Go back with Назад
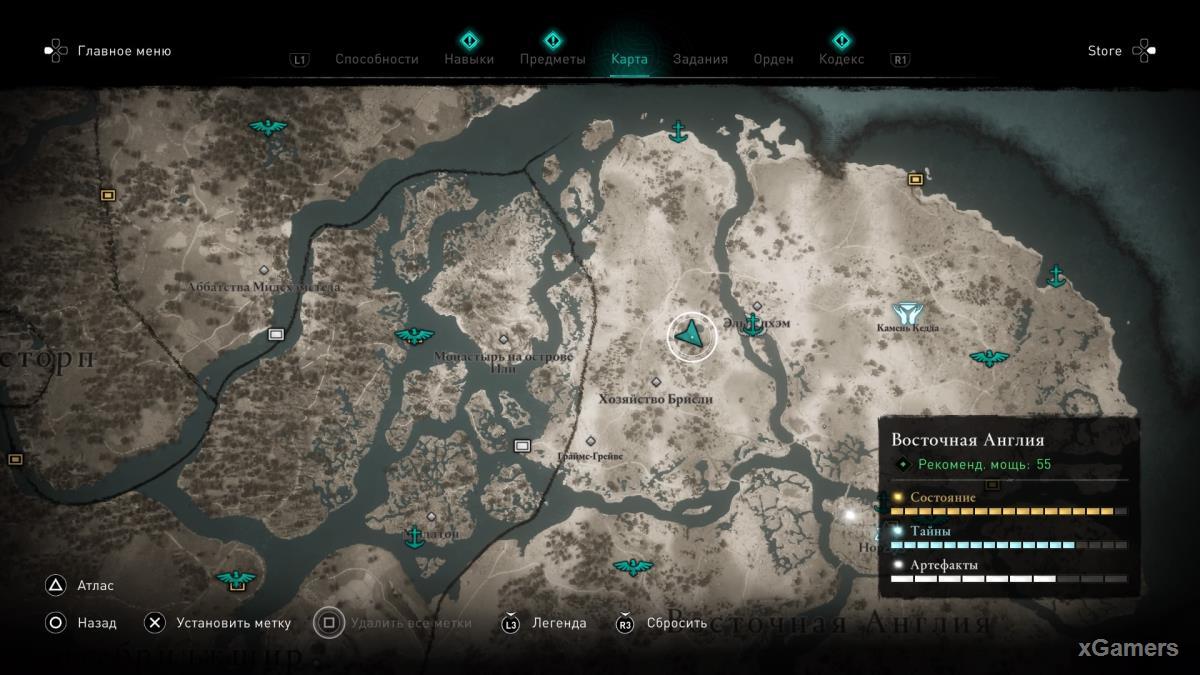 coord(97,623)
